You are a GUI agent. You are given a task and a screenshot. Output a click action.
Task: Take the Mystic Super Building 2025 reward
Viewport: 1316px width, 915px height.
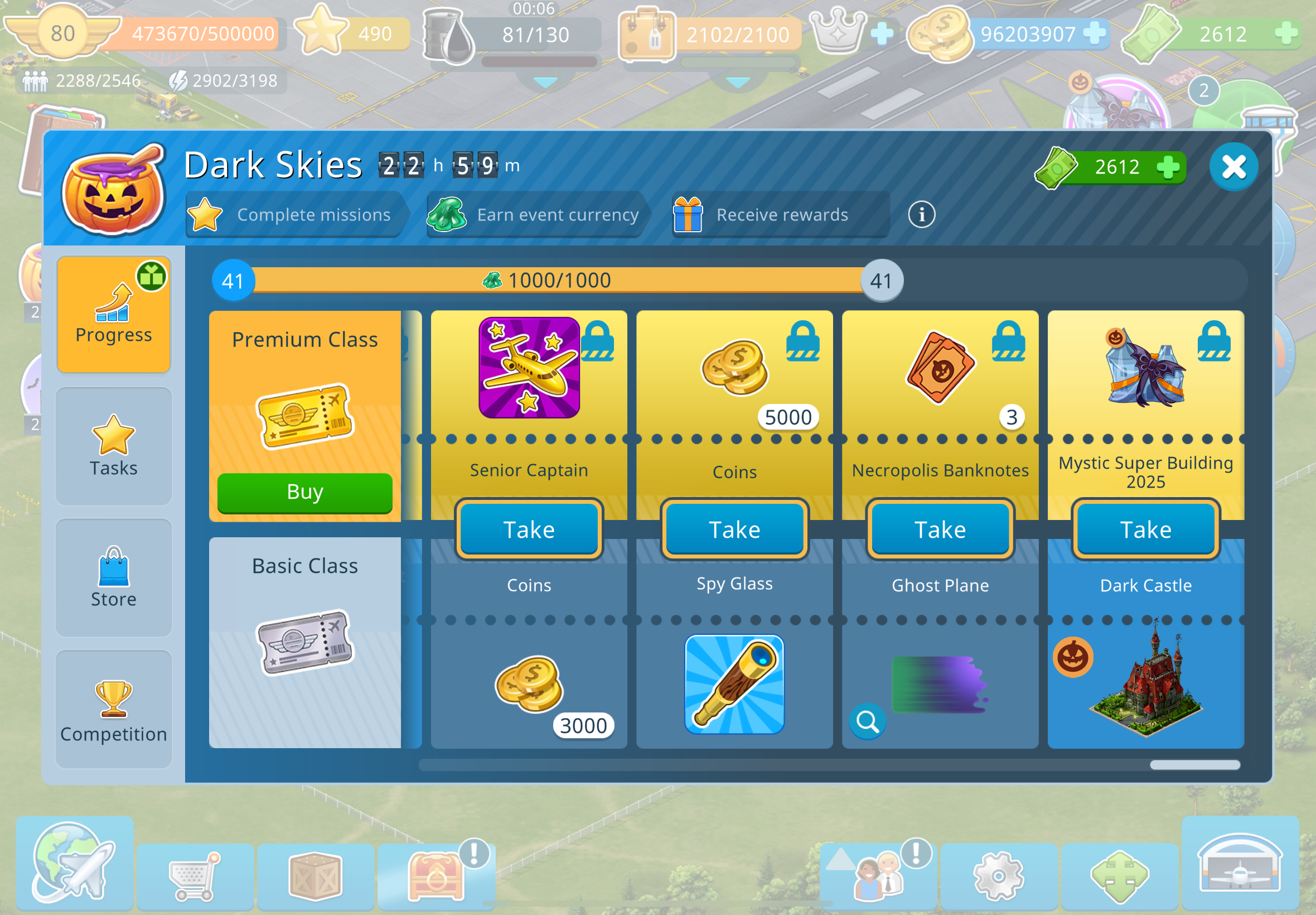point(1145,529)
